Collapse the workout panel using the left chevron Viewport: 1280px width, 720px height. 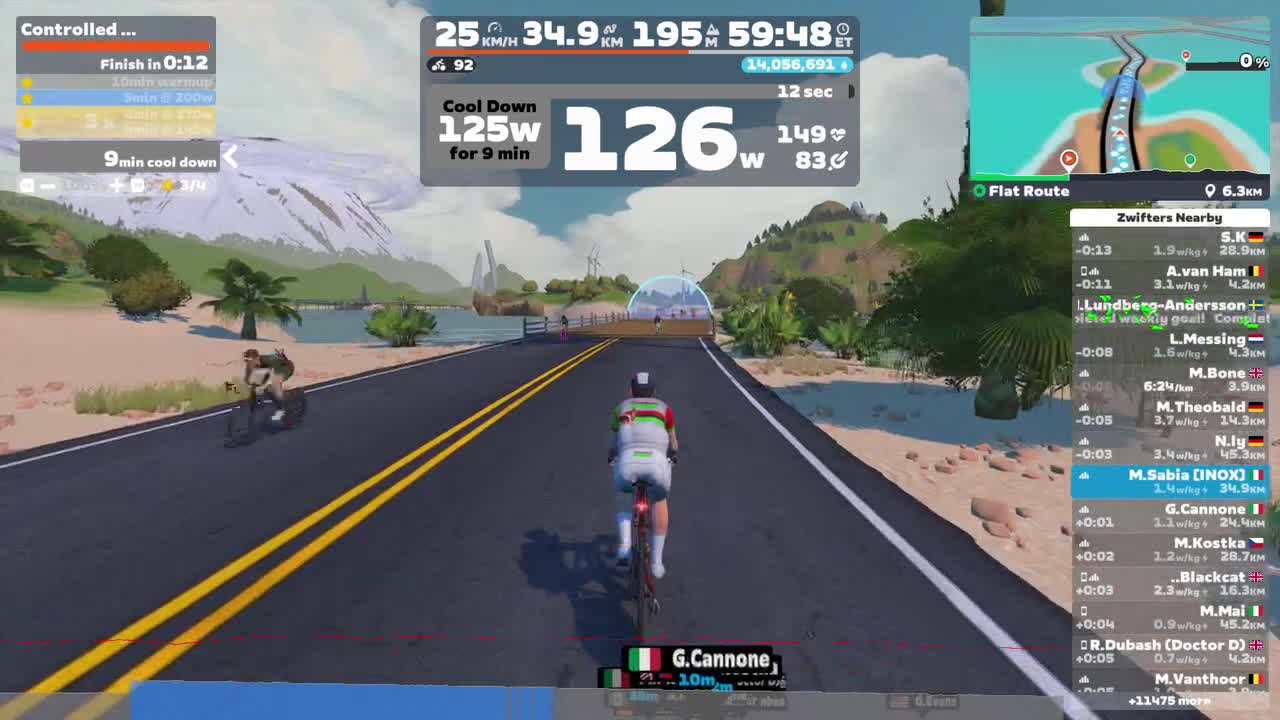[231, 158]
